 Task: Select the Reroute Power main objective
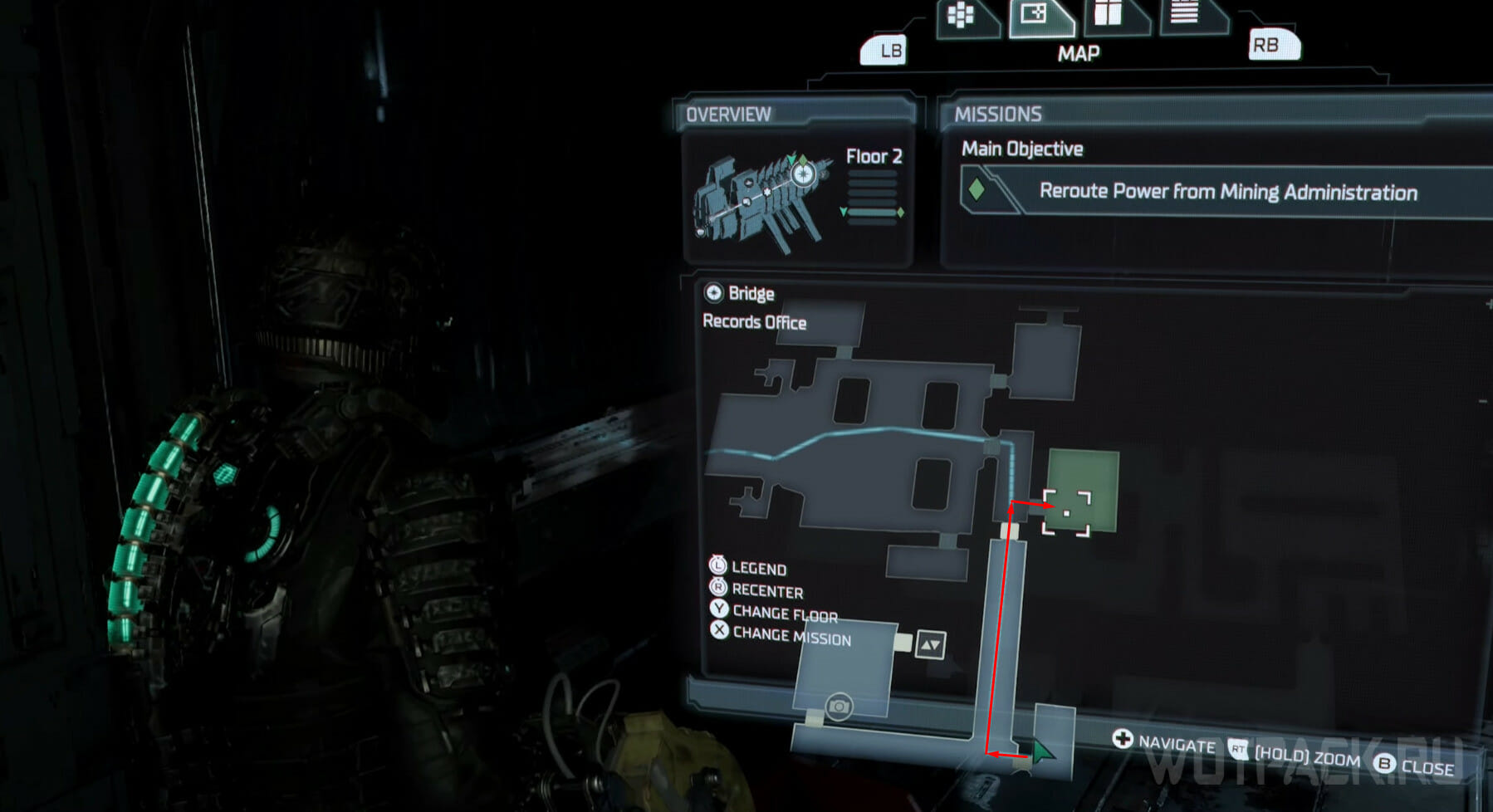pyautogui.click(x=1227, y=192)
